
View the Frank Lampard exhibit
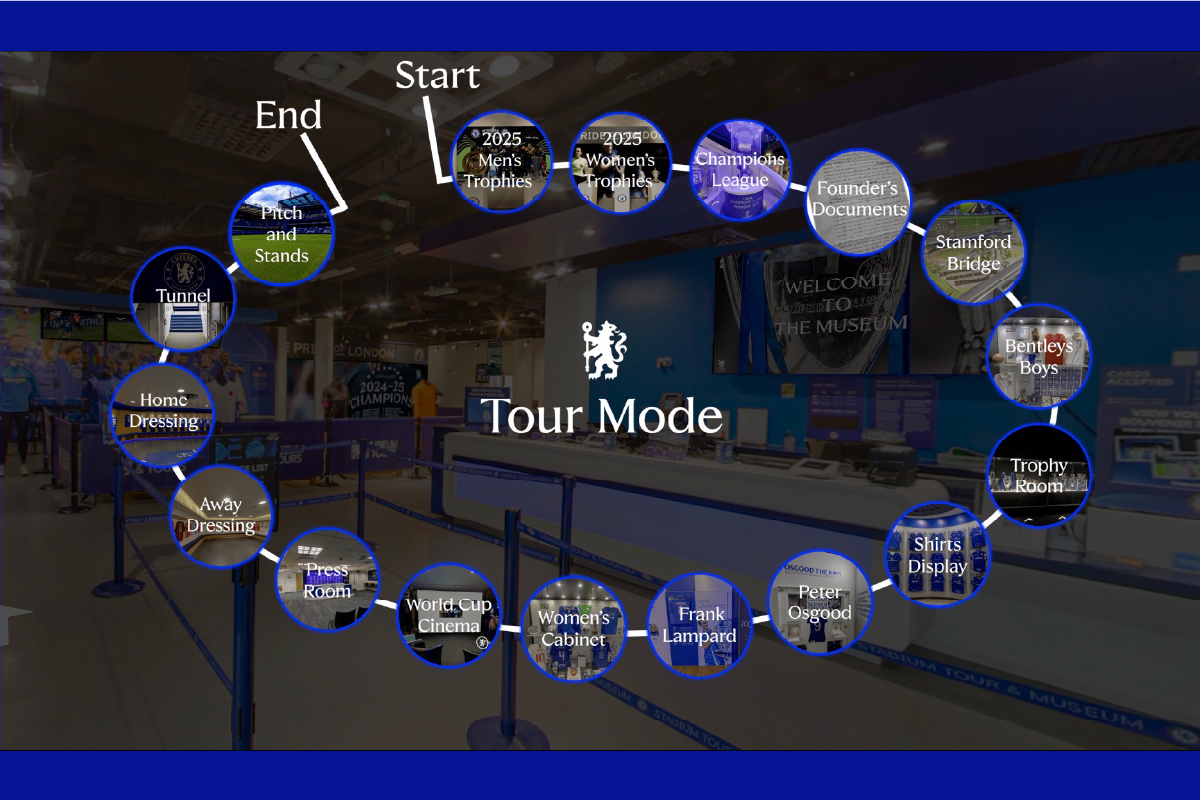698,625
